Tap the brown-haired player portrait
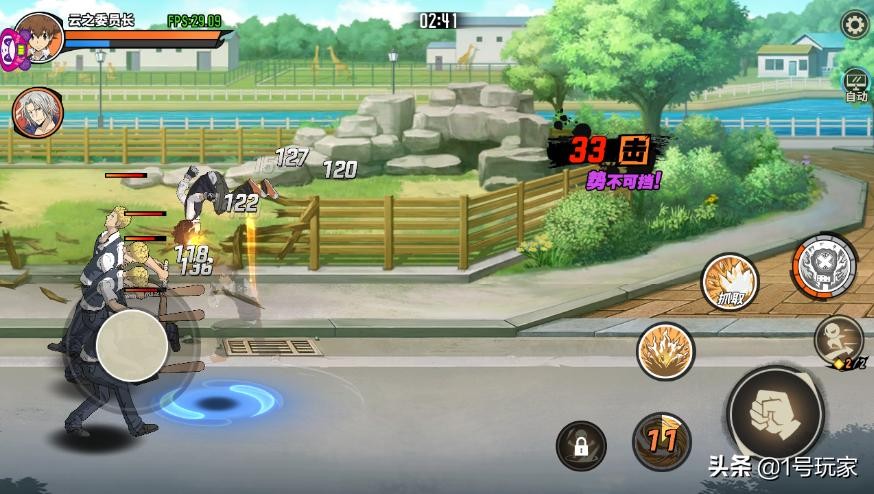 40,36
